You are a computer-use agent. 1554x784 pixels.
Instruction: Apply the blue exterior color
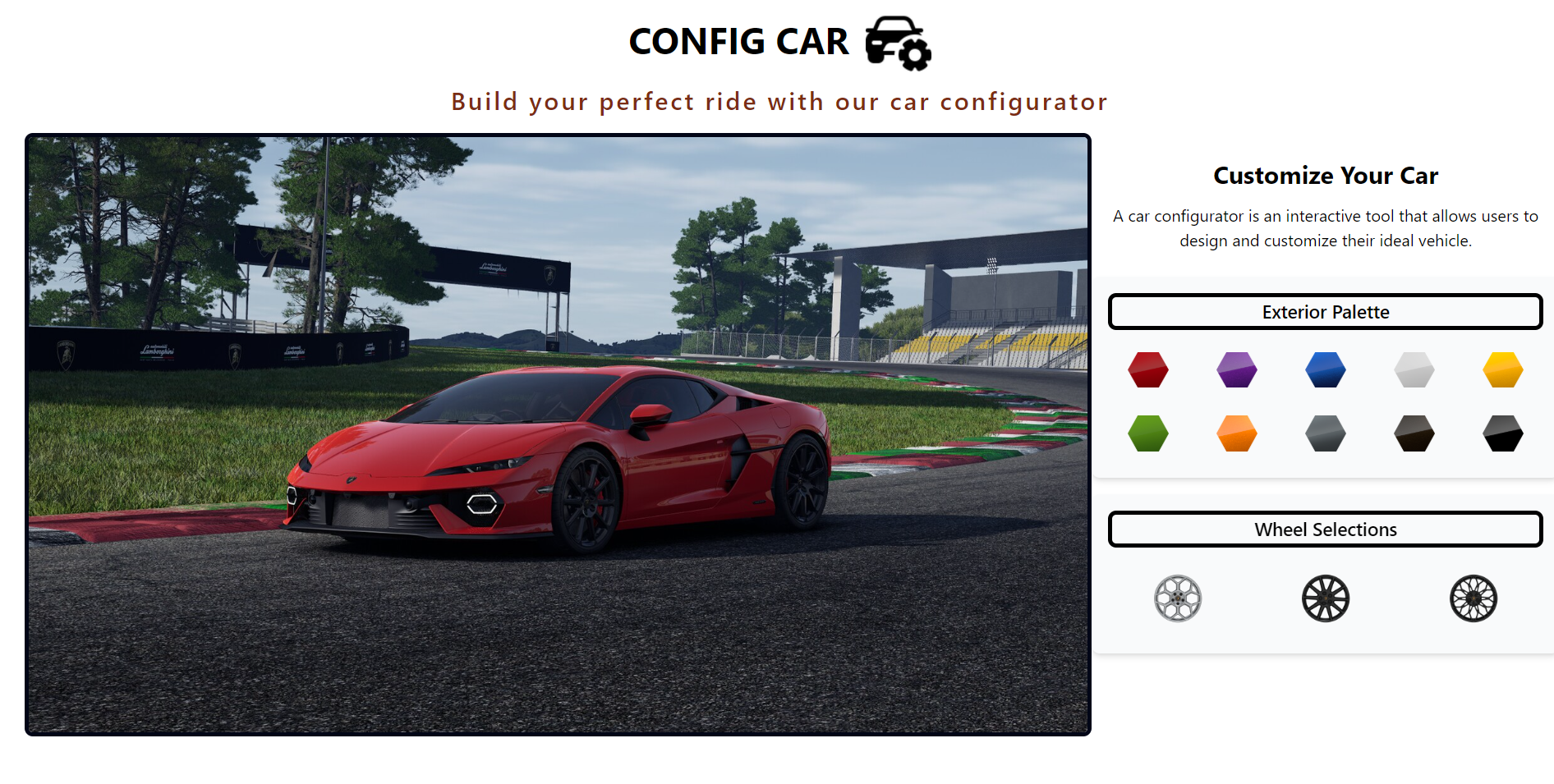(1325, 369)
